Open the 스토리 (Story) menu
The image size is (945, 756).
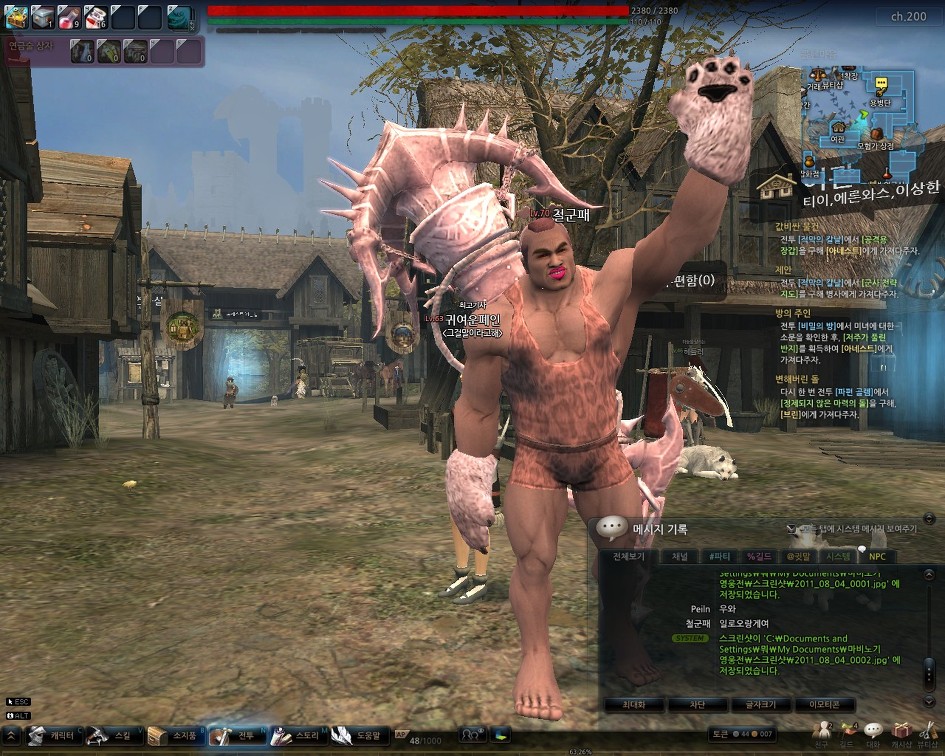click(x=297, y=736)
